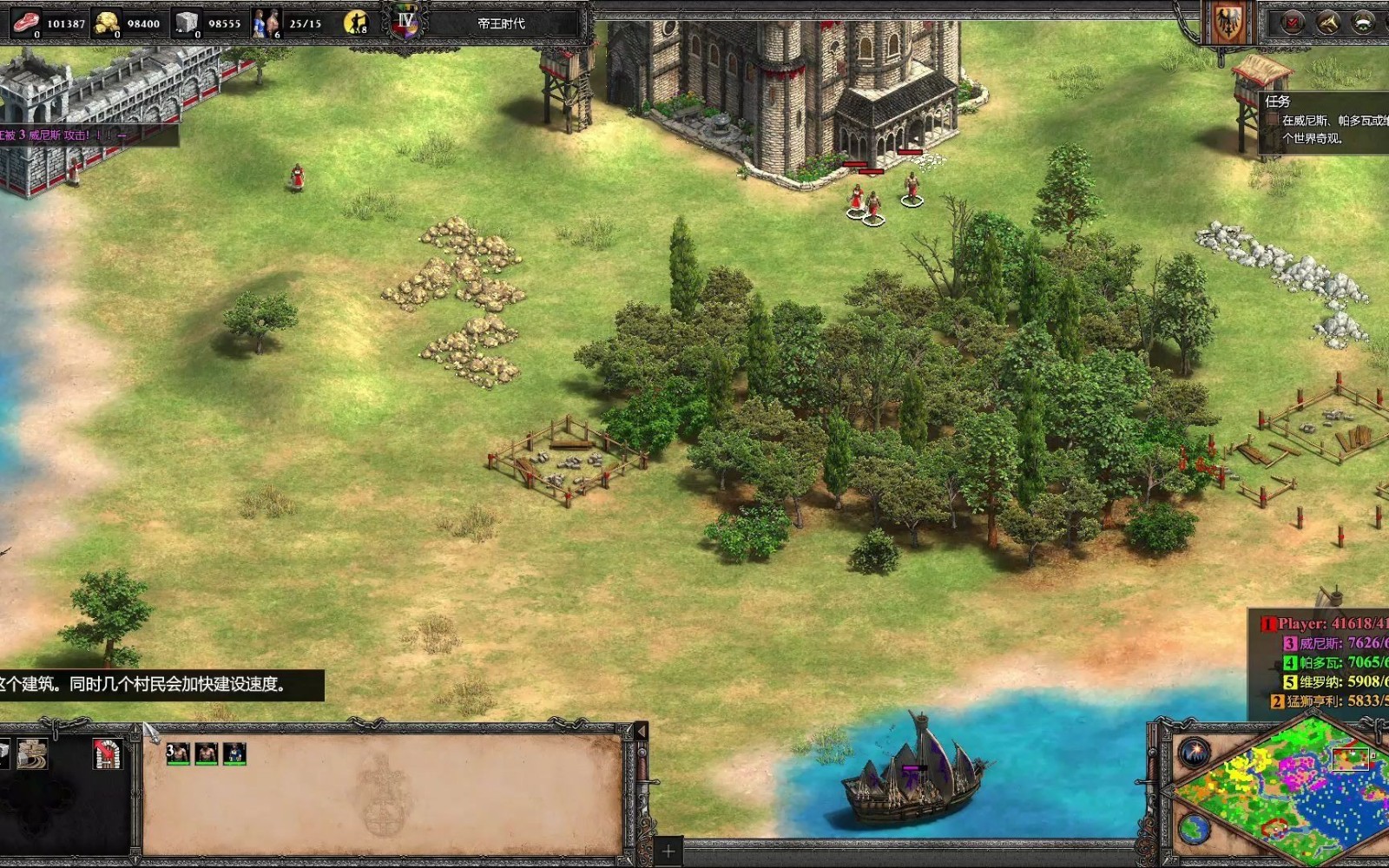Collapse the unit panel with the triangle arrow
This screenshot has height=868, width=1389.
(x=641, y=732)
